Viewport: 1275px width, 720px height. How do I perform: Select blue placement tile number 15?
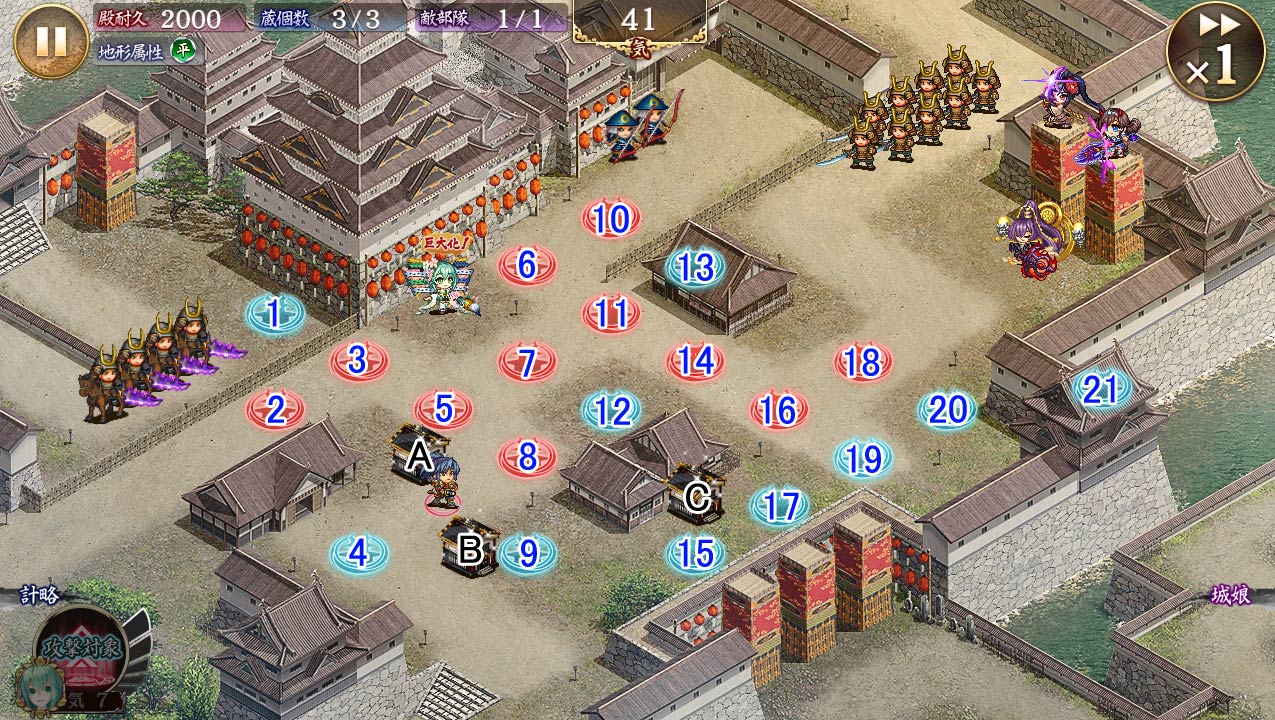[x=695, y=553]
